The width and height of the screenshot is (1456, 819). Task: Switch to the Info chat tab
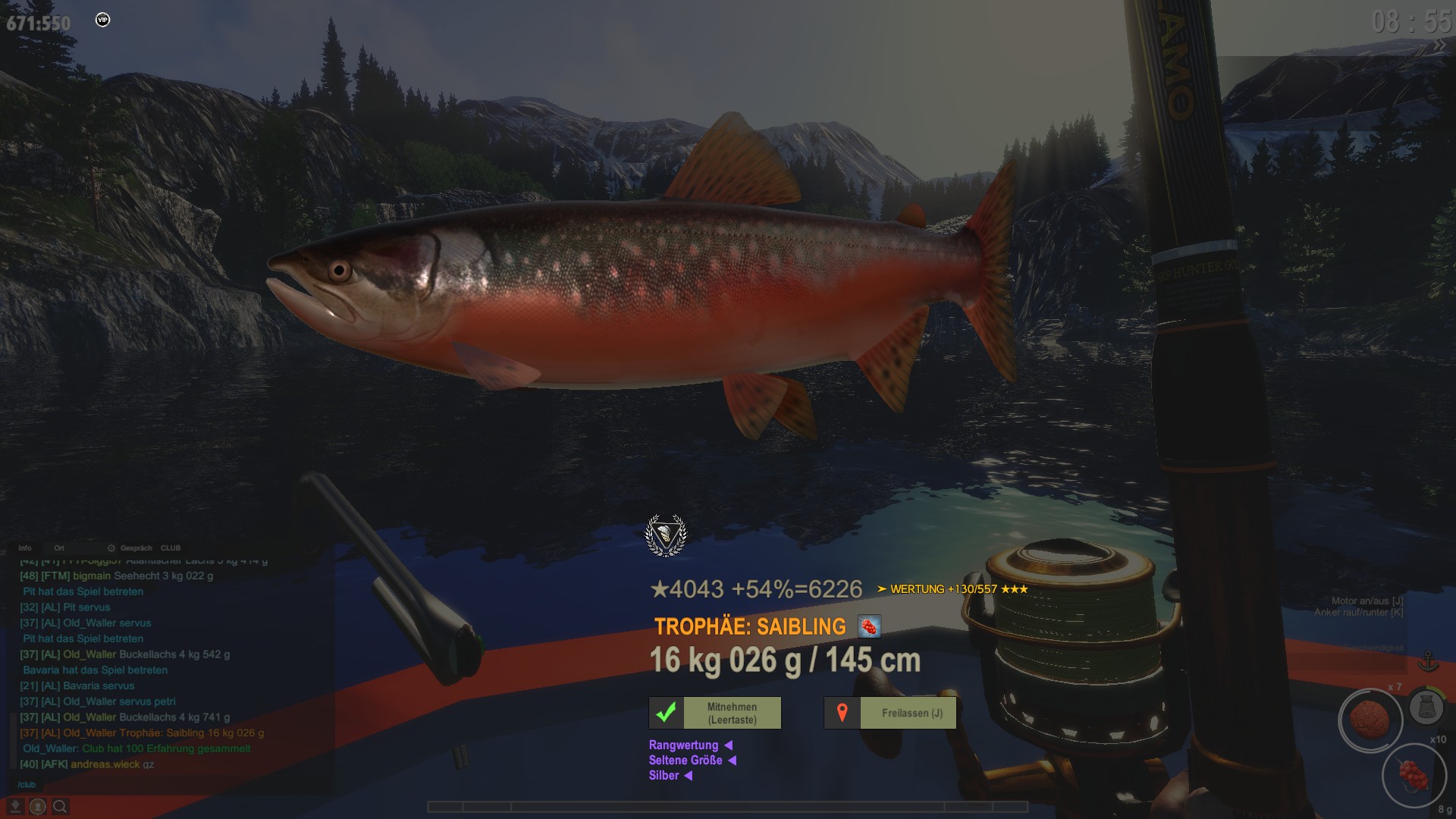click(x=25, y=548)
